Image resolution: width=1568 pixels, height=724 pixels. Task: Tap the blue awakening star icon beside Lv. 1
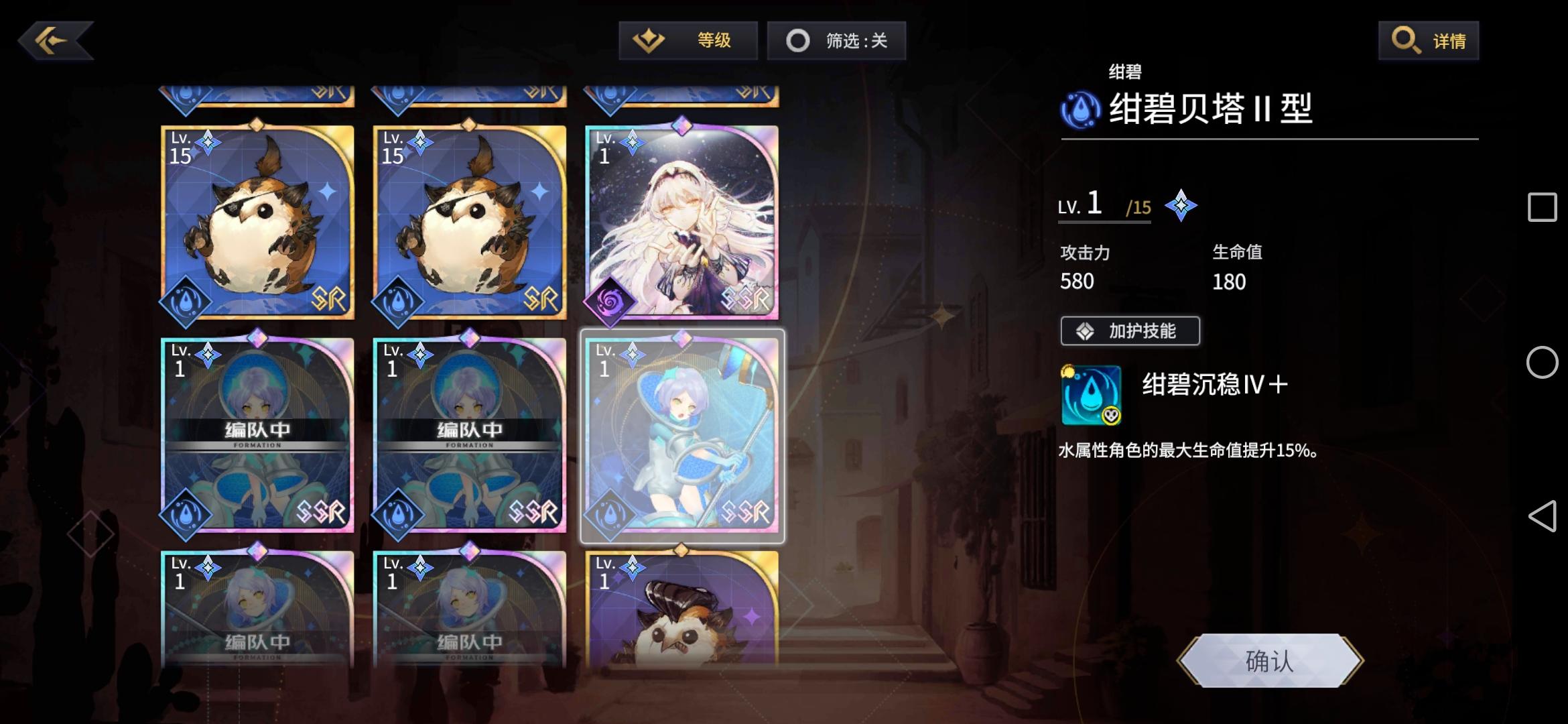[x=1181, y=204]
